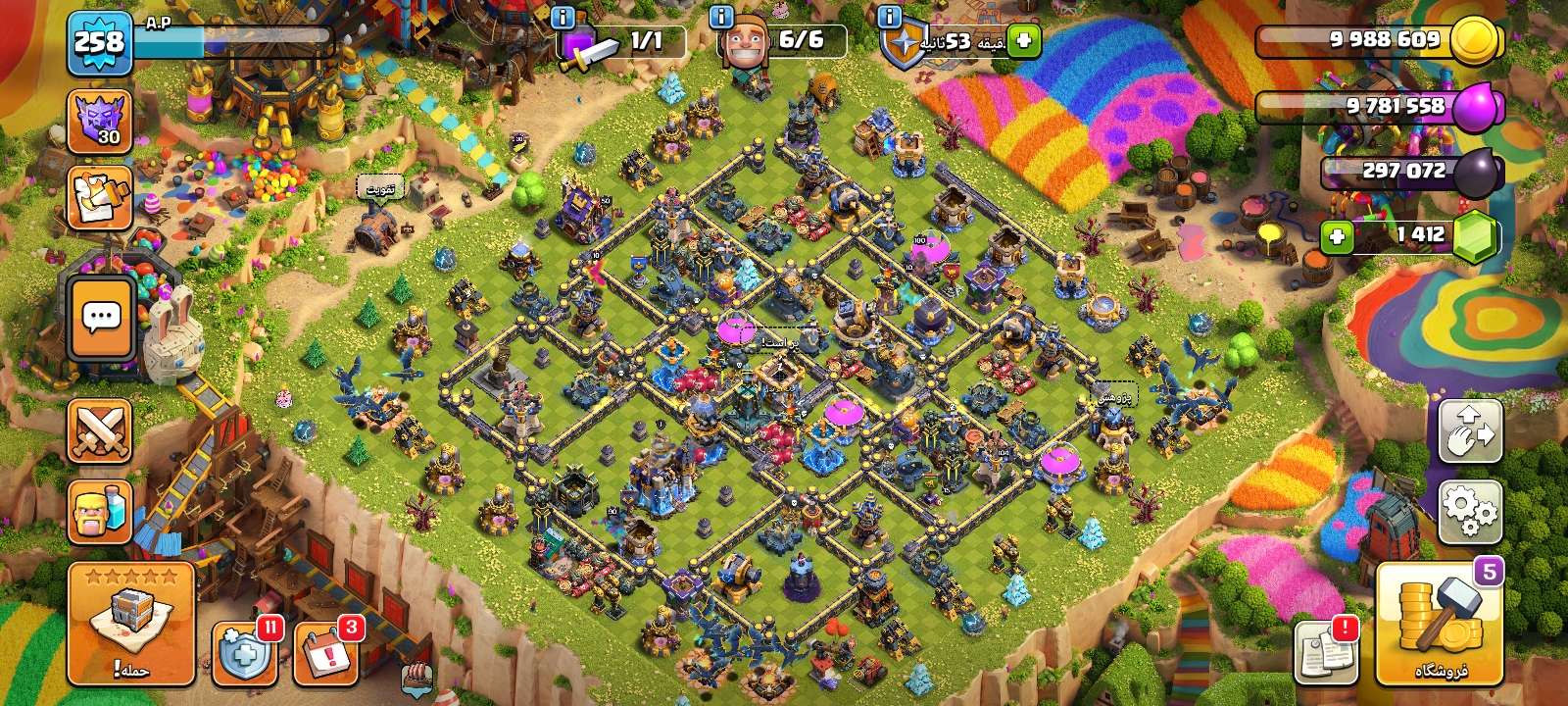Open the clan perks clipboard icon
Viewport: 1568px width, 706px height.
pyautogui.click(x=99, y=197)
